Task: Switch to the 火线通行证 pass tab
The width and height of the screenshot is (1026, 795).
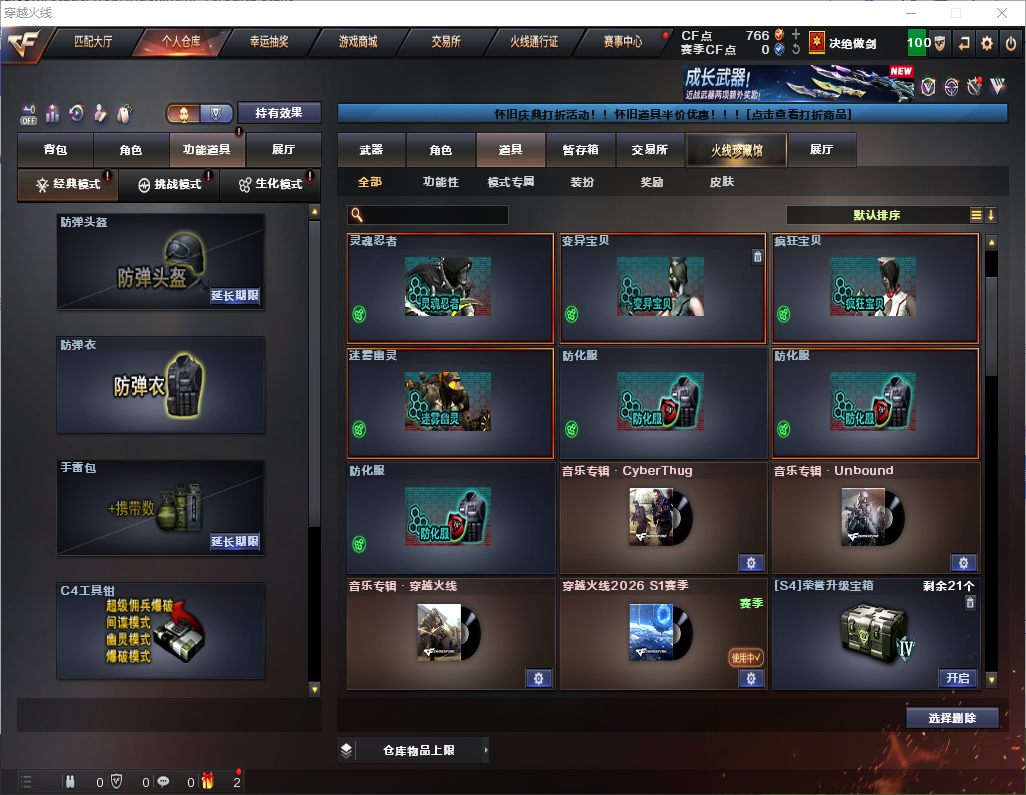Action: click(534, 42)
